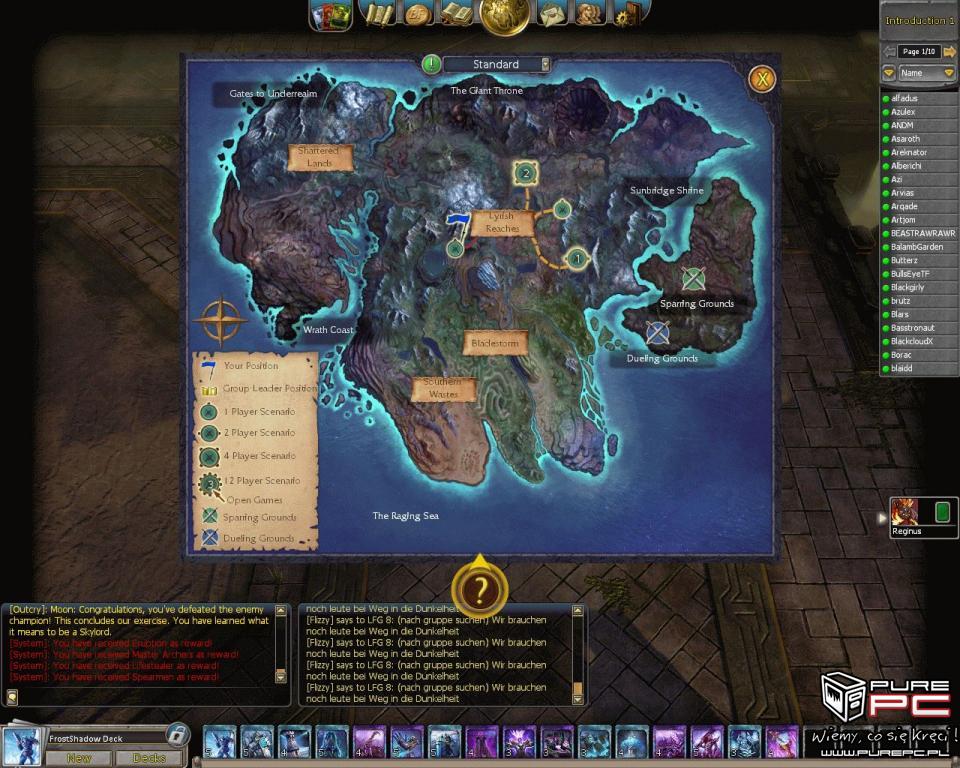Viewport: 960px width, 768px height.
Task: Open the Southern Wastes region label
Action: coord(443,388)
